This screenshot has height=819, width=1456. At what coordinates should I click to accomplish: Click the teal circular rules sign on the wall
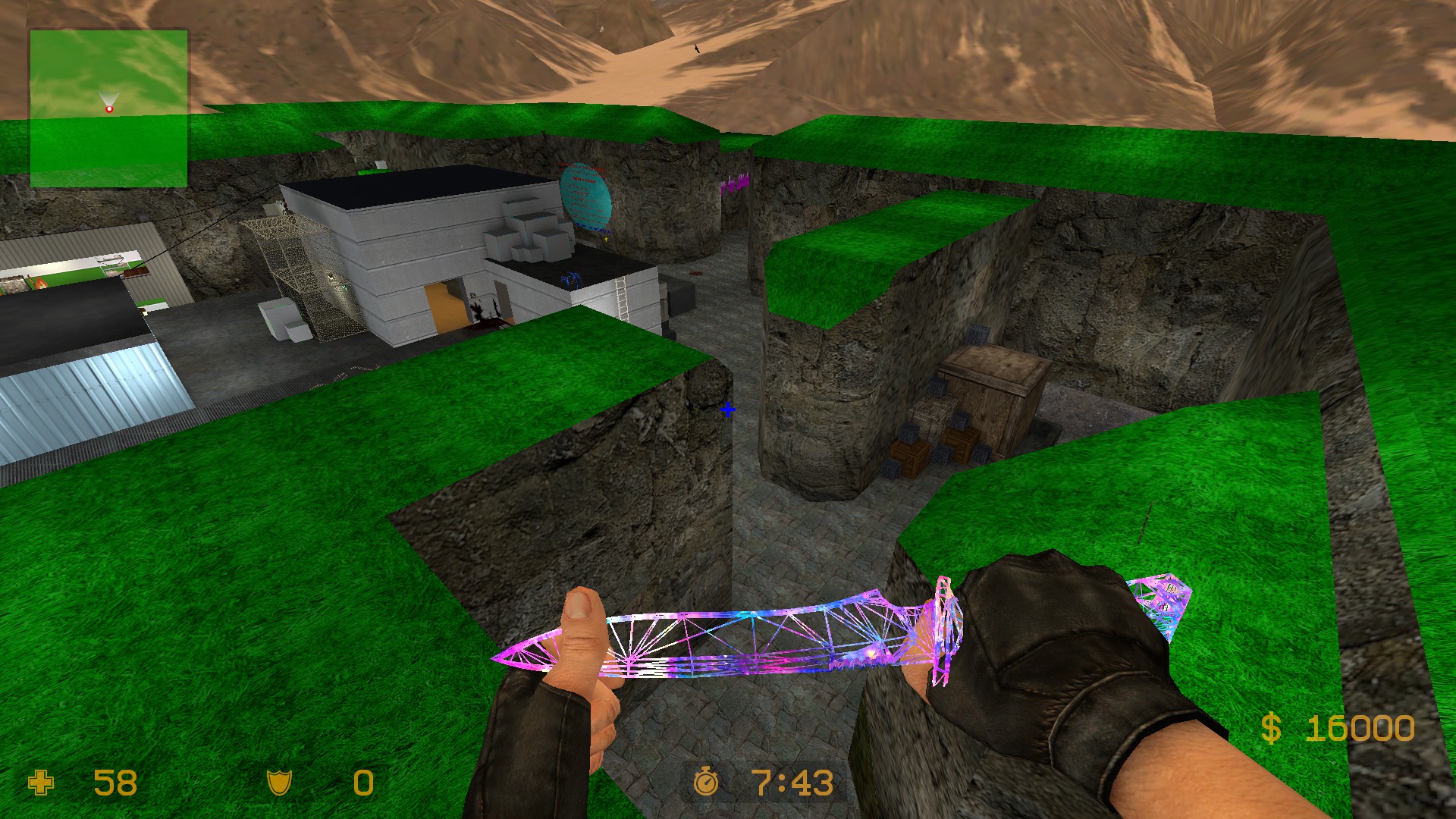(x=588, y=197)
